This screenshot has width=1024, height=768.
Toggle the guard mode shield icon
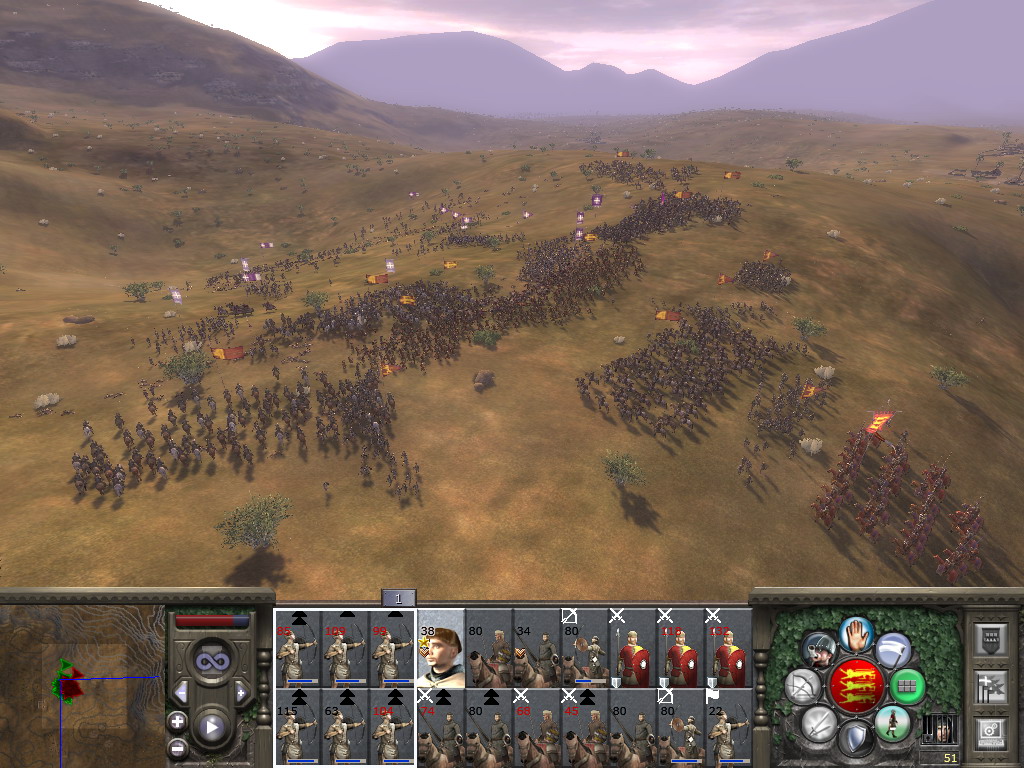(x=855, y=740)
